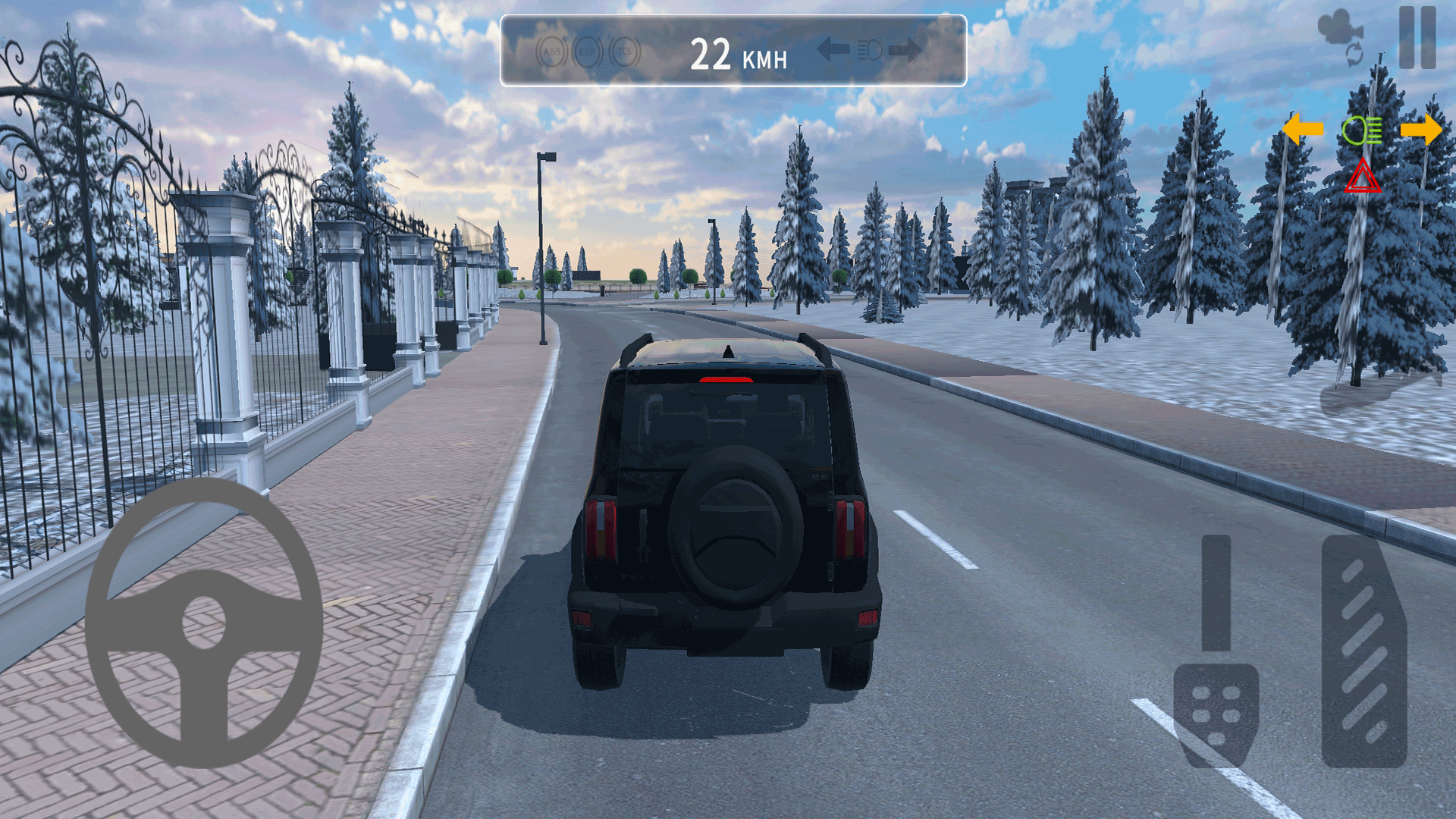Viewport: 1456px width, 819px height.
Task: Step on the accelerator pedal
Action: click(x=1363, y=652)
